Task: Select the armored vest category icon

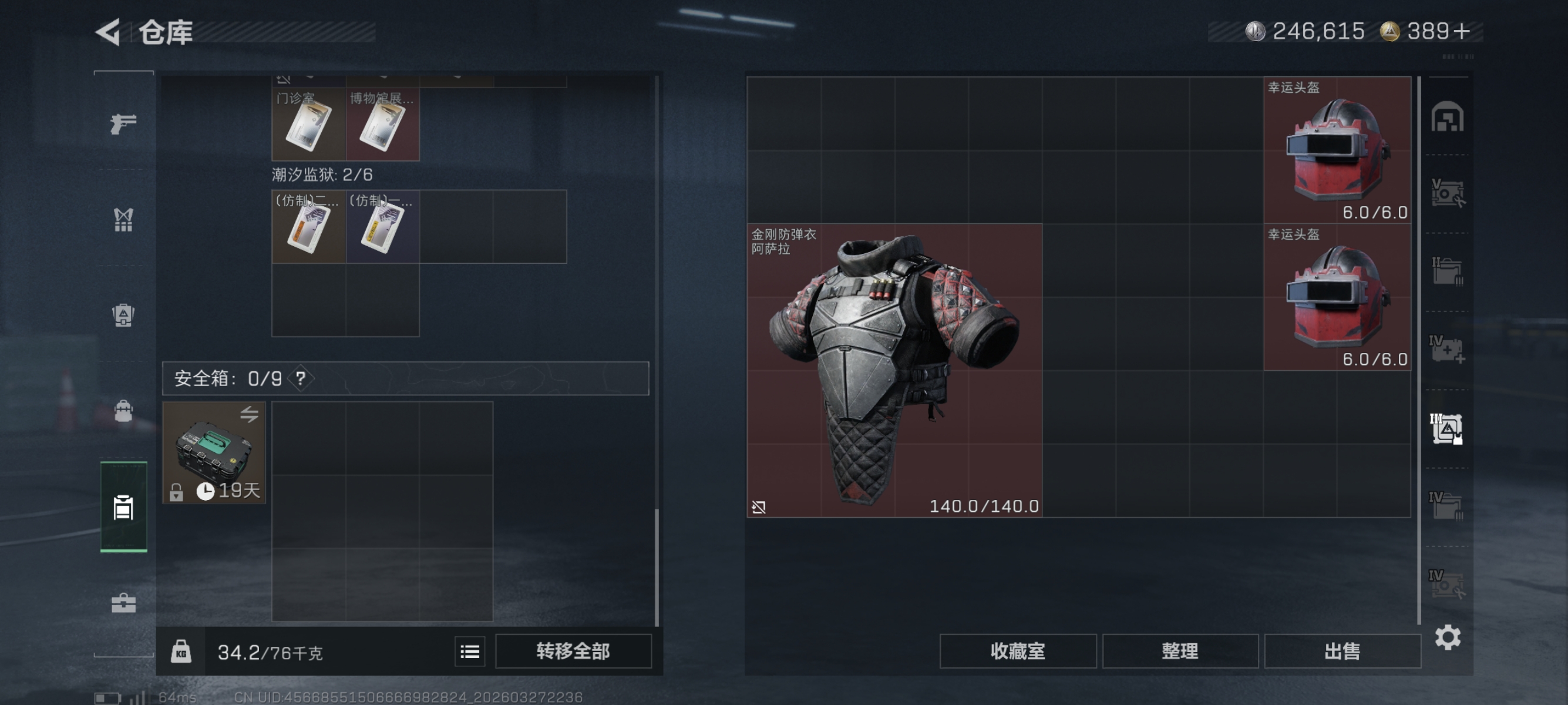Action: pos(123,314)
